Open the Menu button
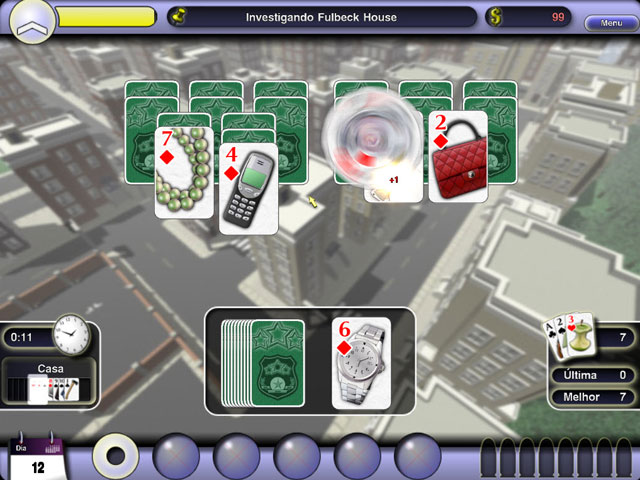The width and height of the screenshot is (640, 480). click(610, 23)
